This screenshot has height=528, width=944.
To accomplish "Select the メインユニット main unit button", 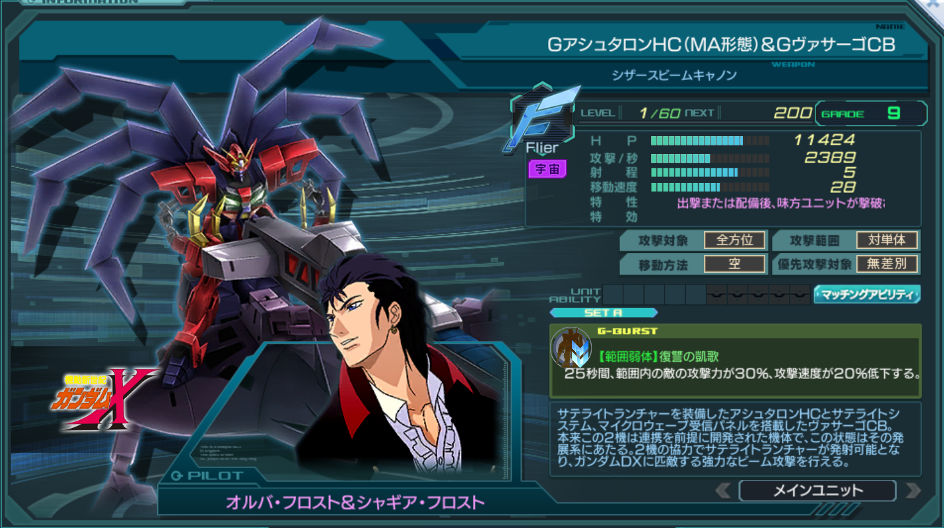I will click(817, 490).
